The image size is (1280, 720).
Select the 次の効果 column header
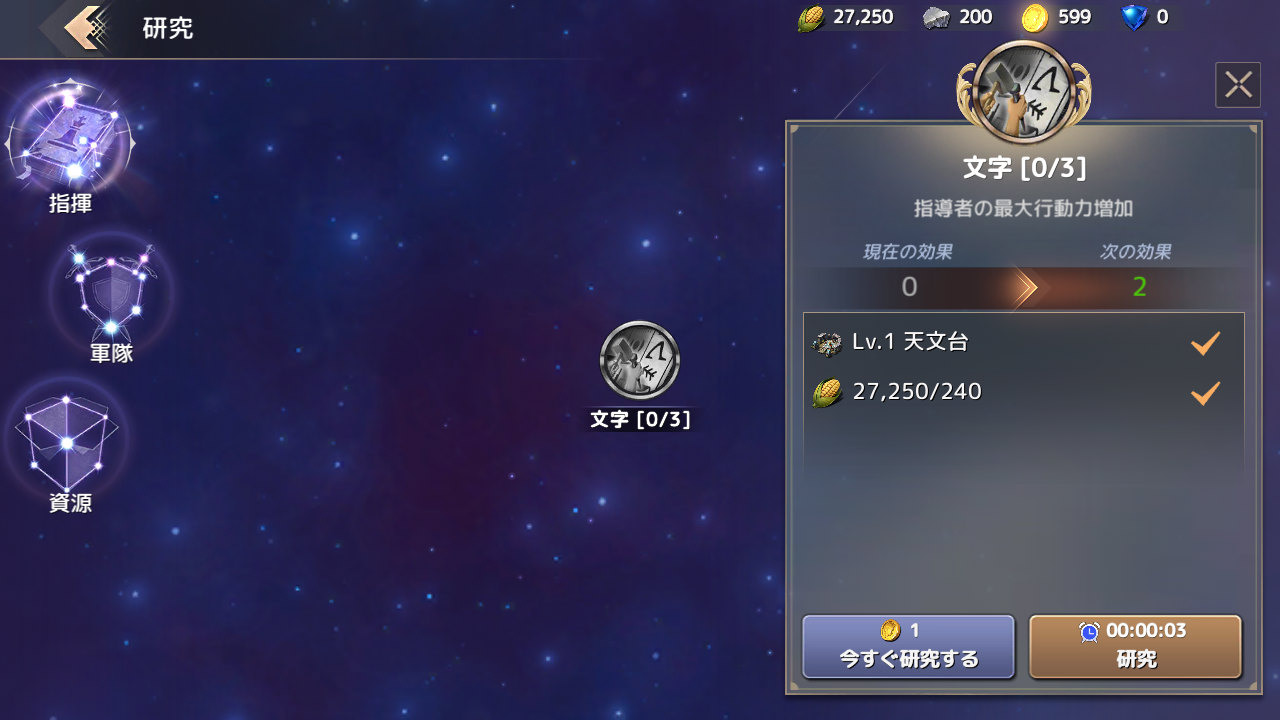[1135, 252]
